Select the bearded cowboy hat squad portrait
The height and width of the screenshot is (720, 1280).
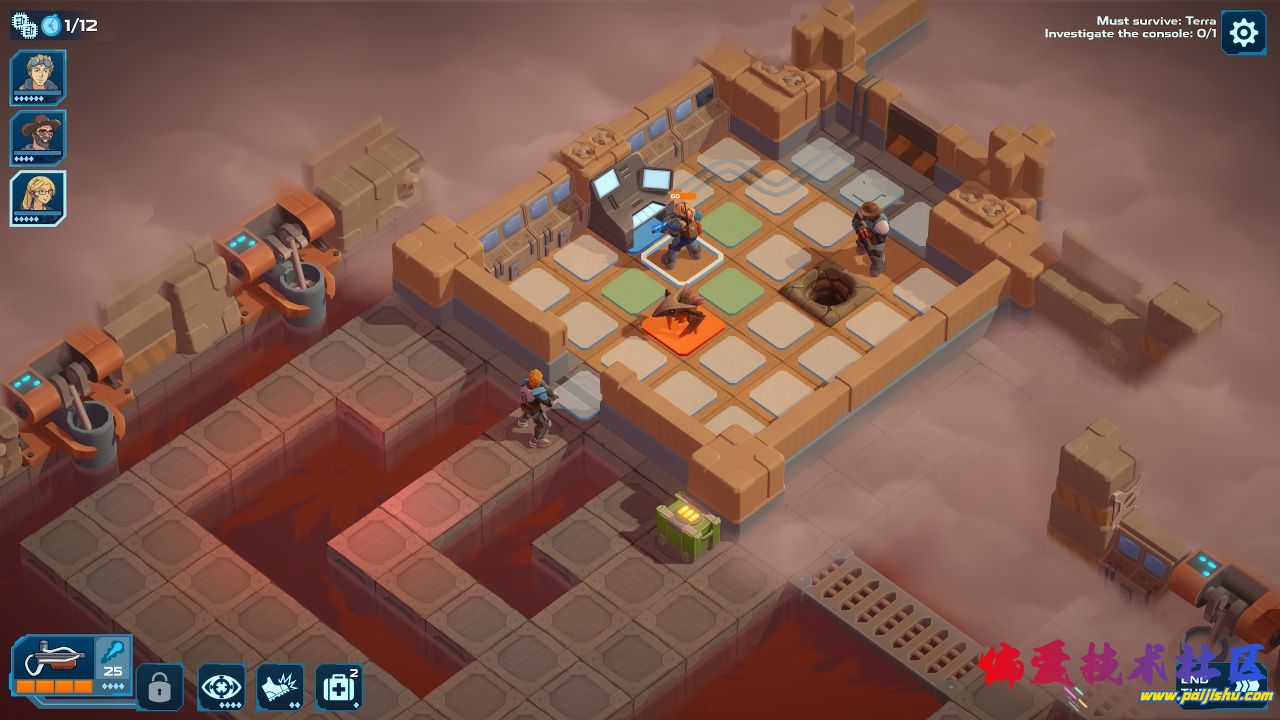39,136
